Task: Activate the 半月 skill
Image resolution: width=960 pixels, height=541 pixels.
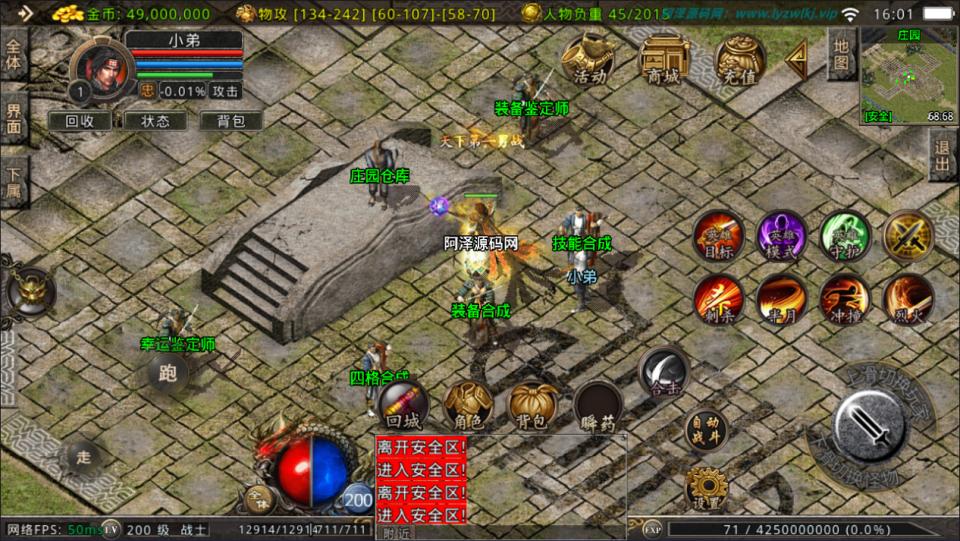Action: pyautogui.click(x=781, y=299)
